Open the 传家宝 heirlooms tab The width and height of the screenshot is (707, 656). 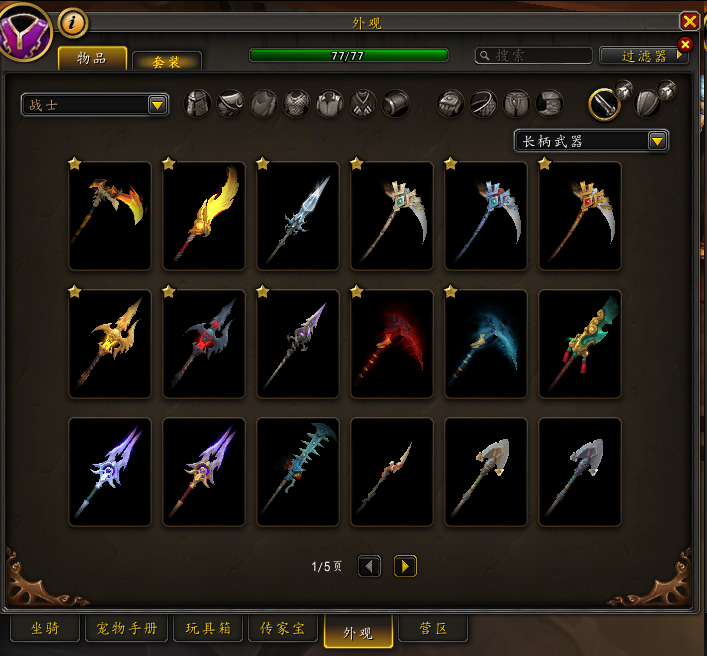point(289,629)
